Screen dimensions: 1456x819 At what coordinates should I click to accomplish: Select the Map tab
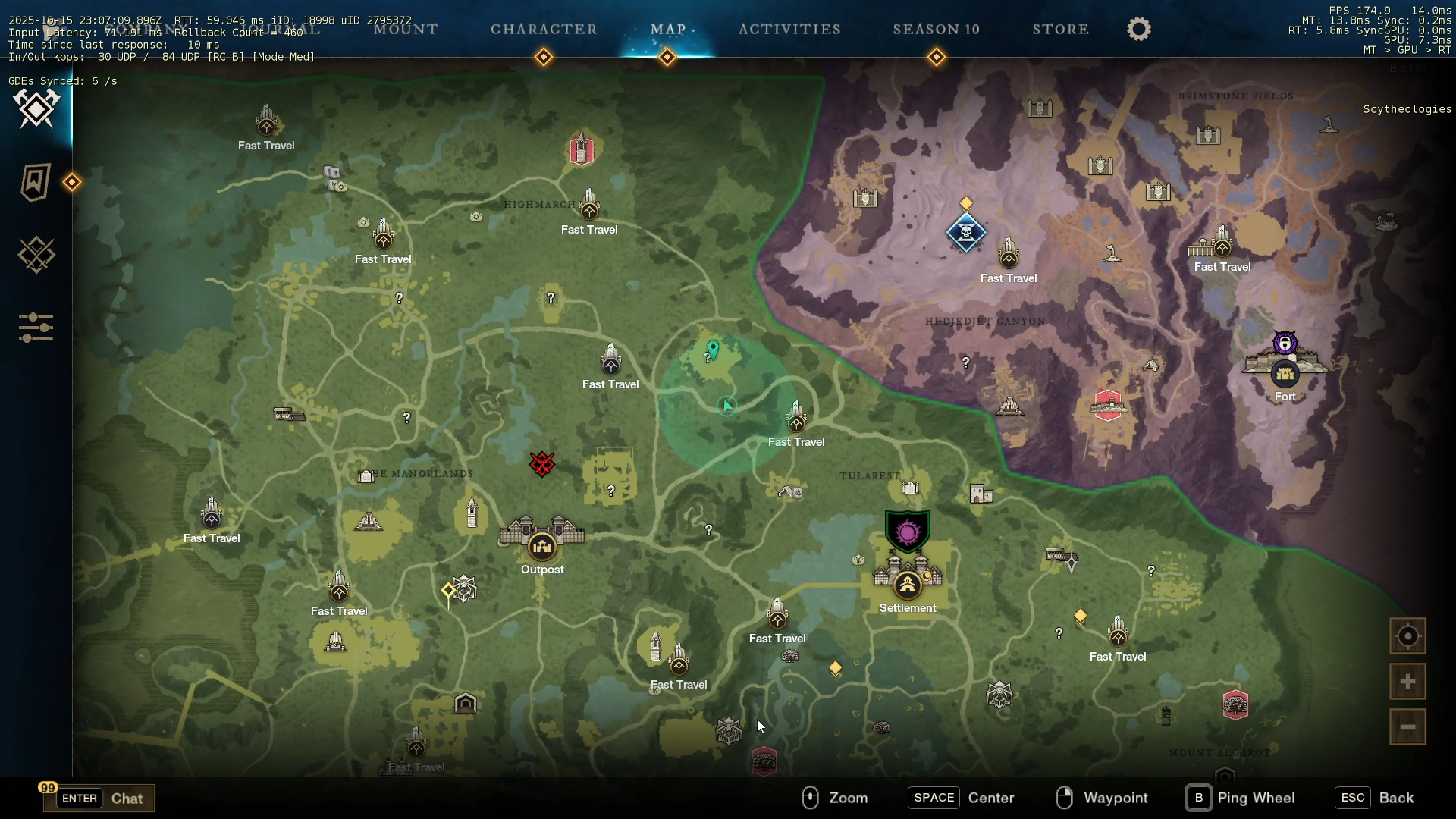pos(668,30)
